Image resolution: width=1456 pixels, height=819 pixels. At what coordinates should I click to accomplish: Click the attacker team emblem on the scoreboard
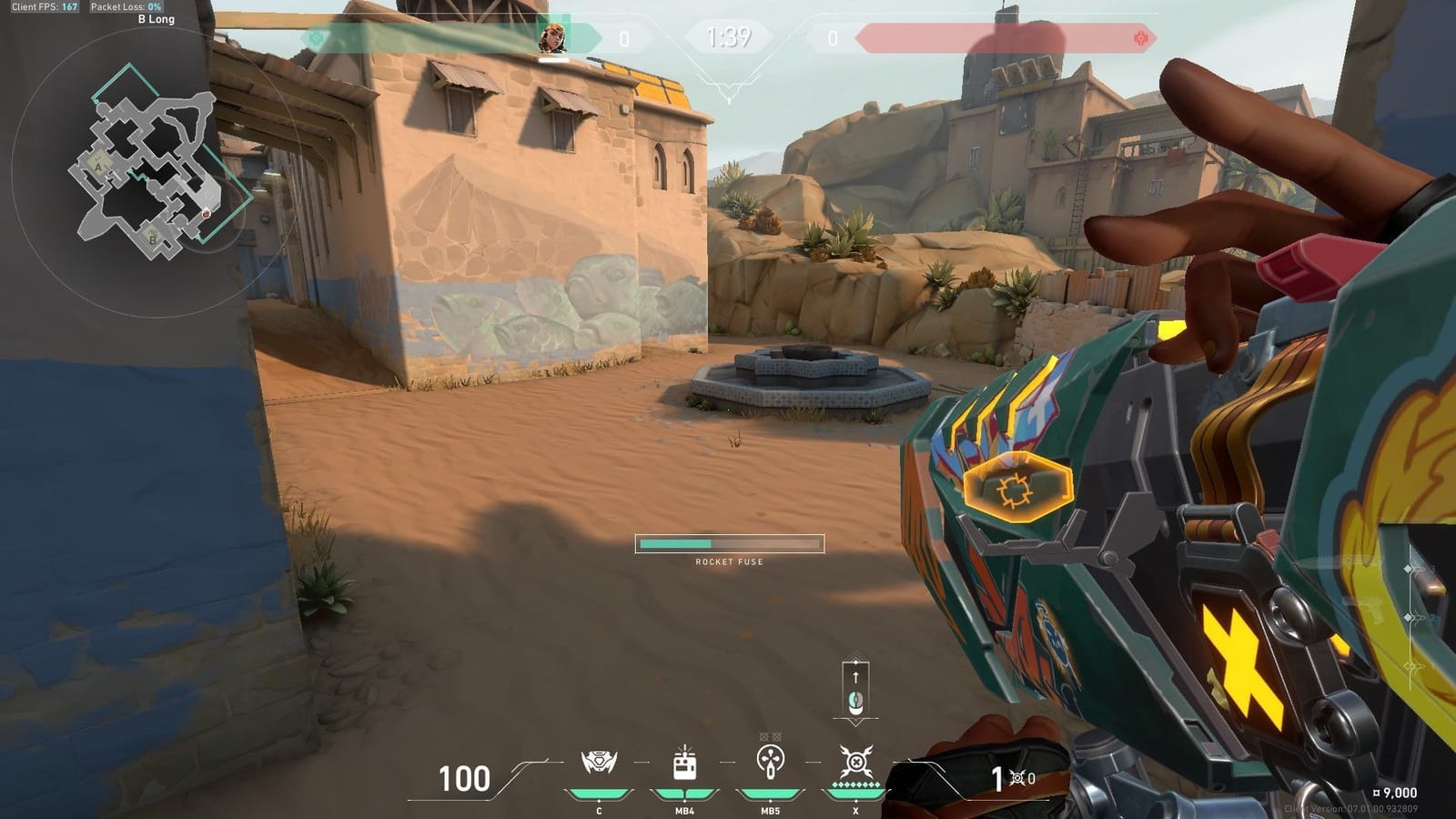(1140, 39)
